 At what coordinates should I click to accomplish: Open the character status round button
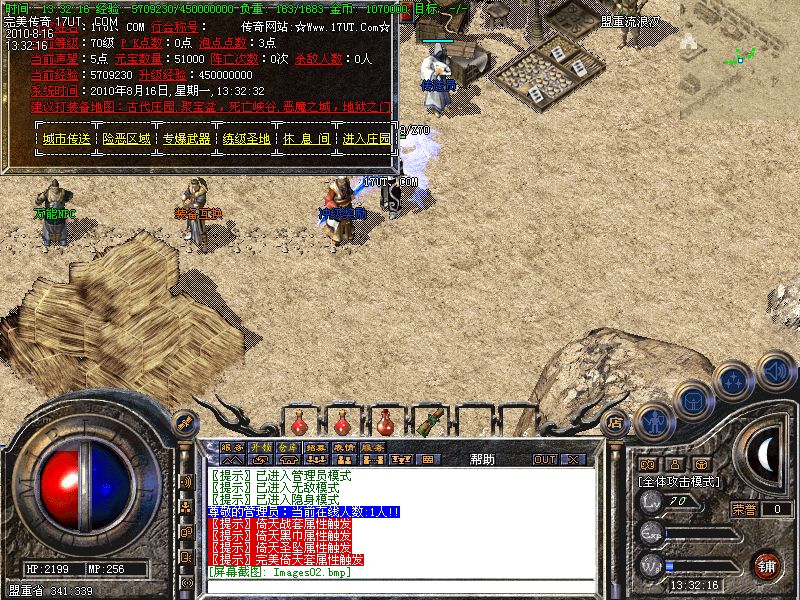tap(653, 421)
